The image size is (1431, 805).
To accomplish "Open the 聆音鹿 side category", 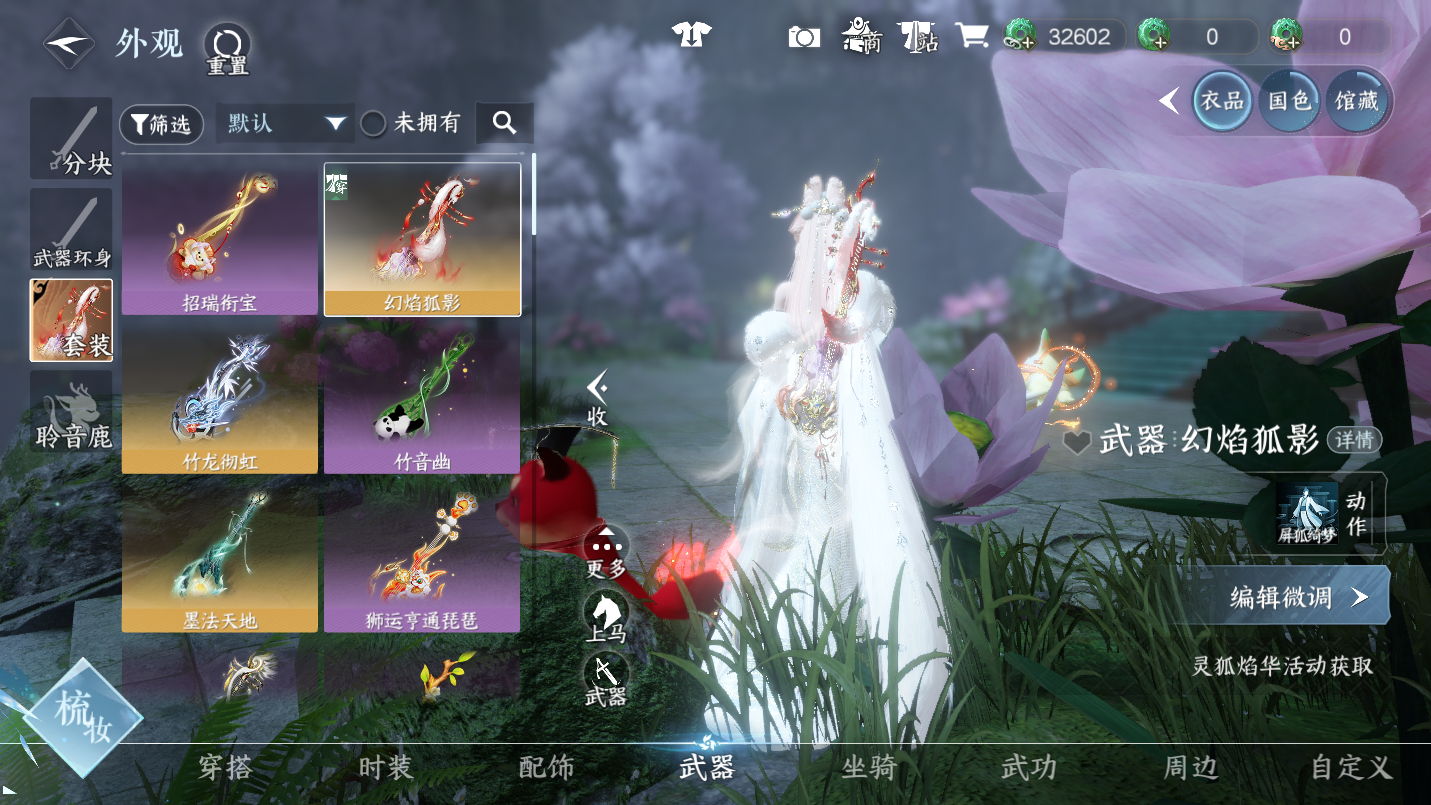I will [71, 411].
